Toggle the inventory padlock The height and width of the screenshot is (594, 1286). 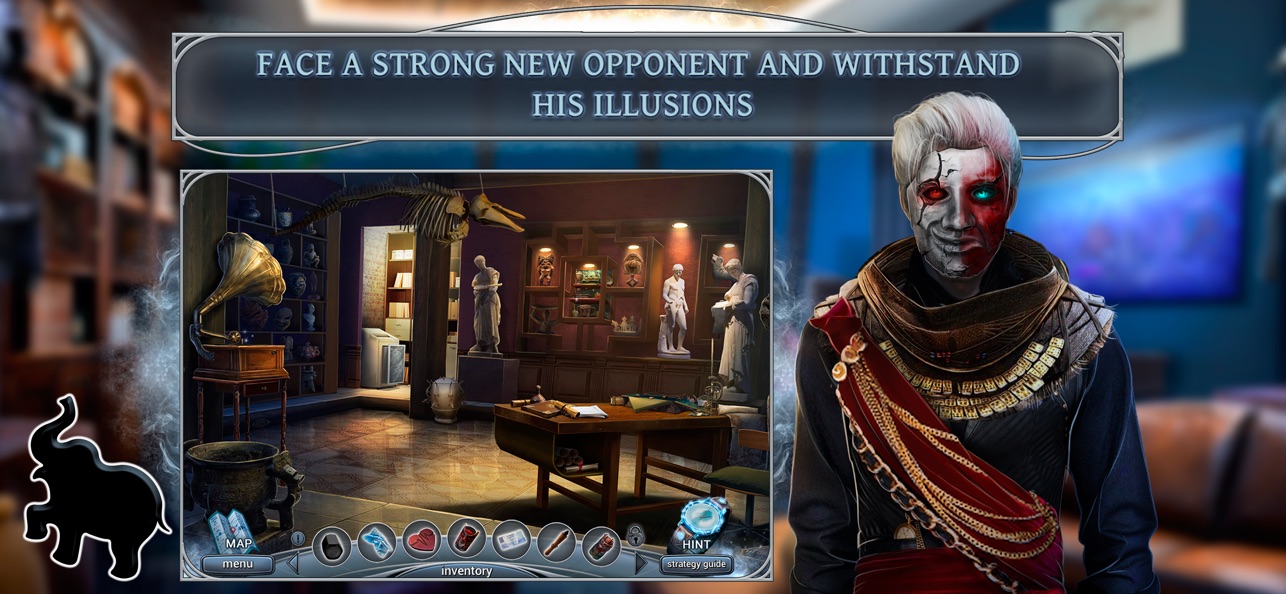pos(634,537)
